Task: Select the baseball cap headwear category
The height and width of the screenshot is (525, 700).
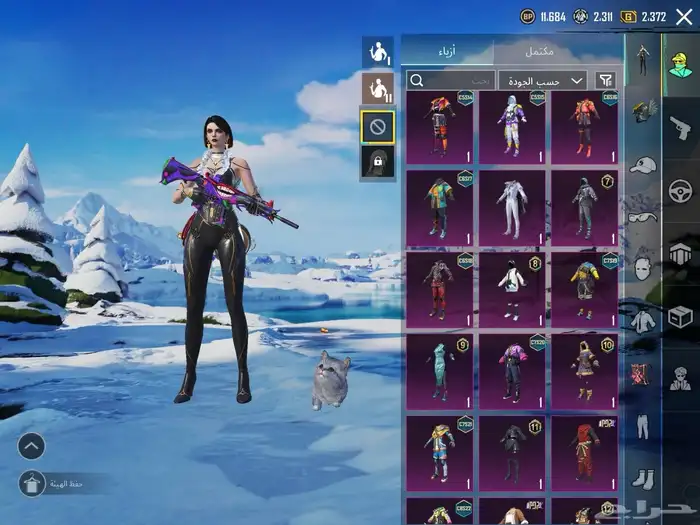Action: pyautogui.click(x=642, y=165)
